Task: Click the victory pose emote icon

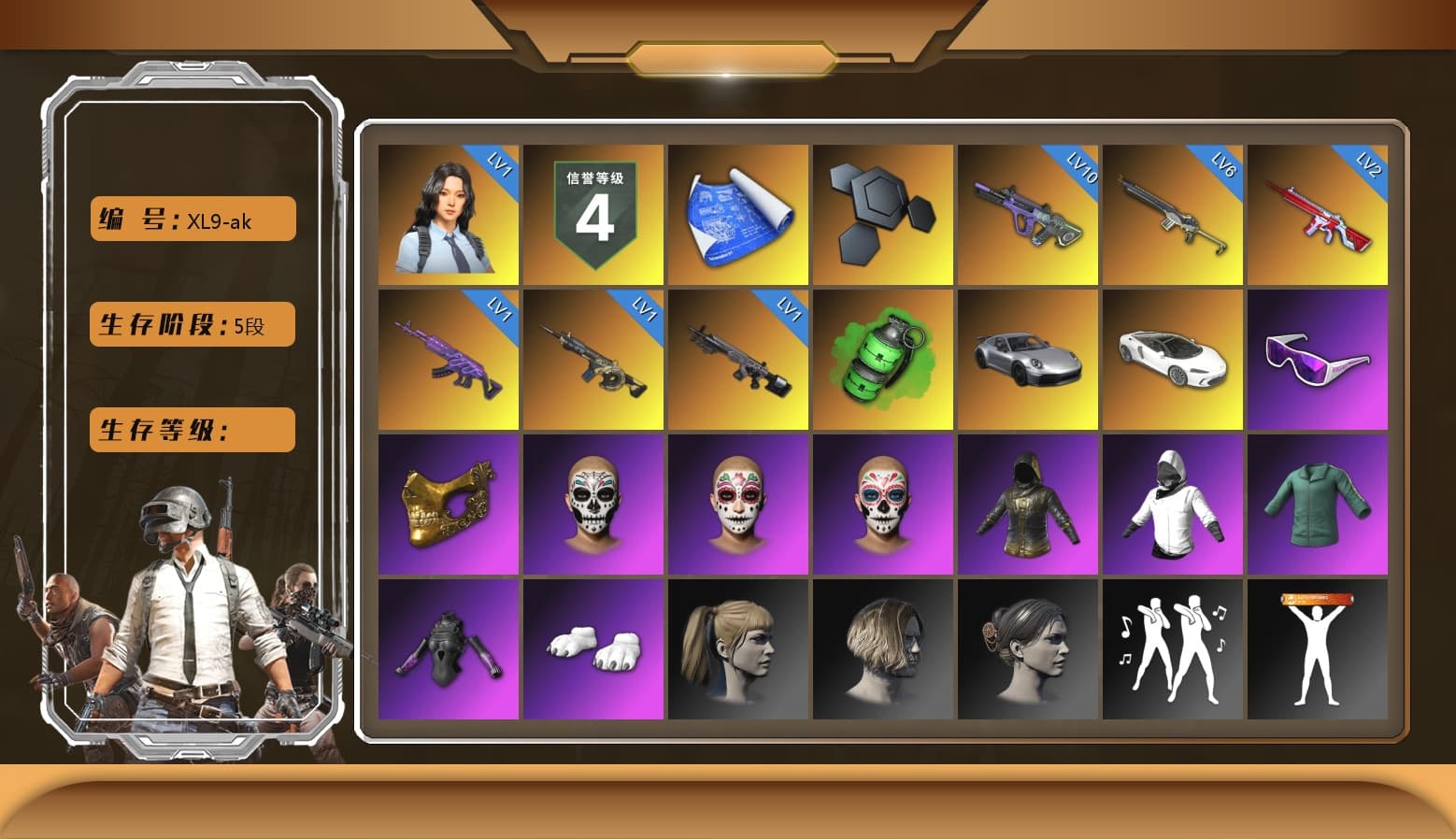Action: pyautogui.click(x=1318, y=647)
